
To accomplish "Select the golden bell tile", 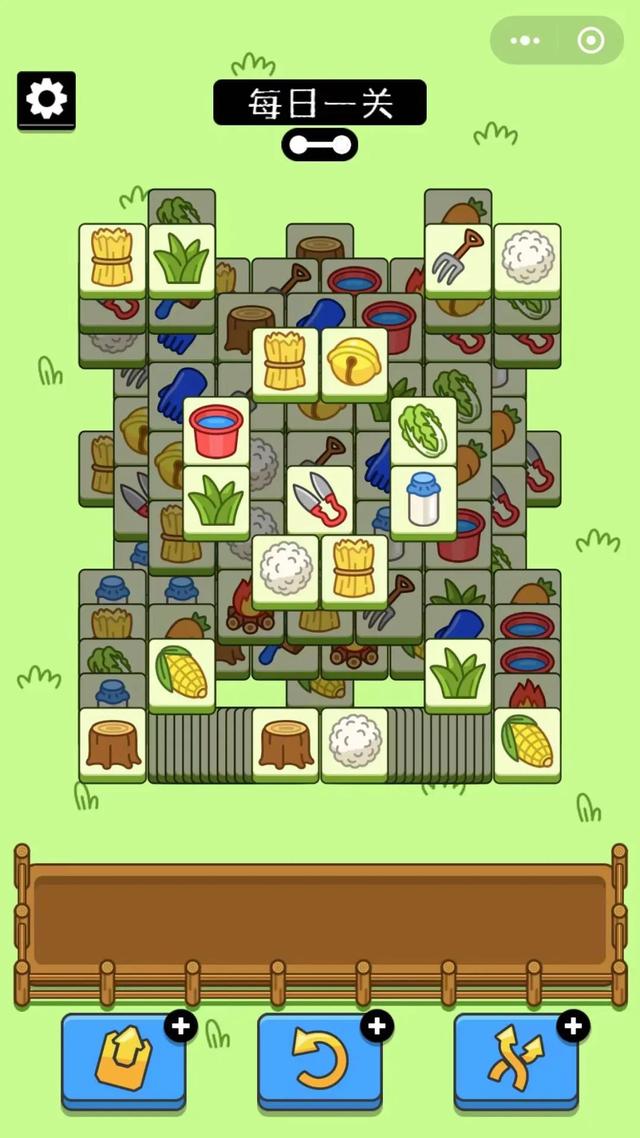I will click(x=354, y=362).
